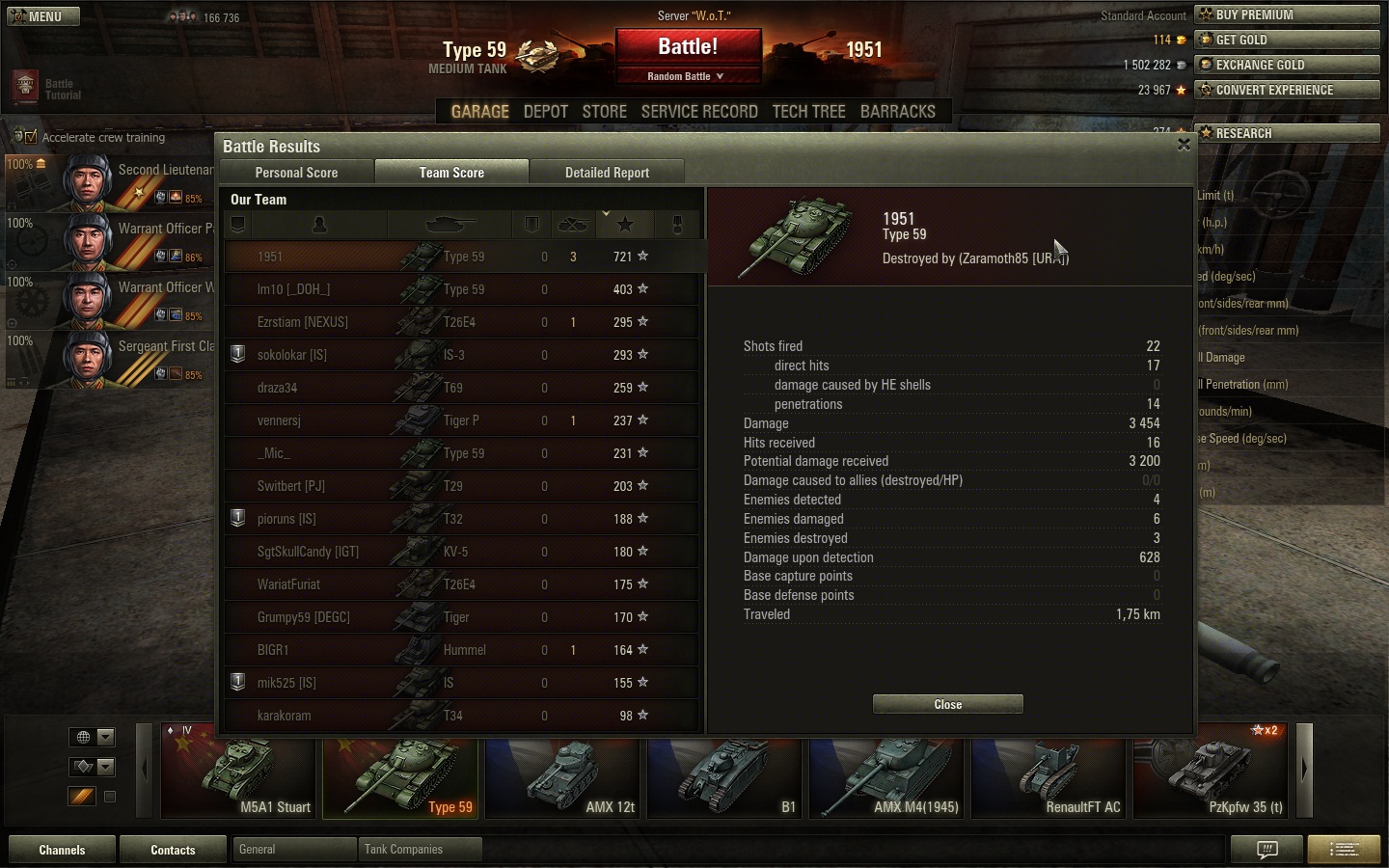Switch to the Personal Score tab

point(296,173)
